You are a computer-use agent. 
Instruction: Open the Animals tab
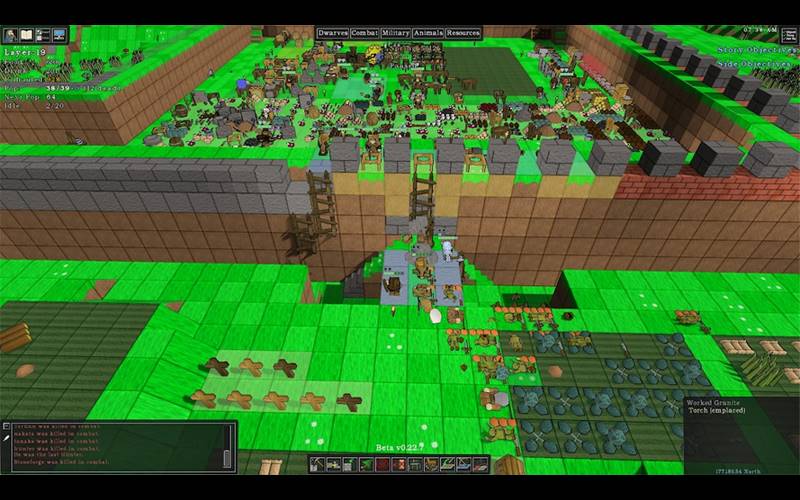pos(429,33)
